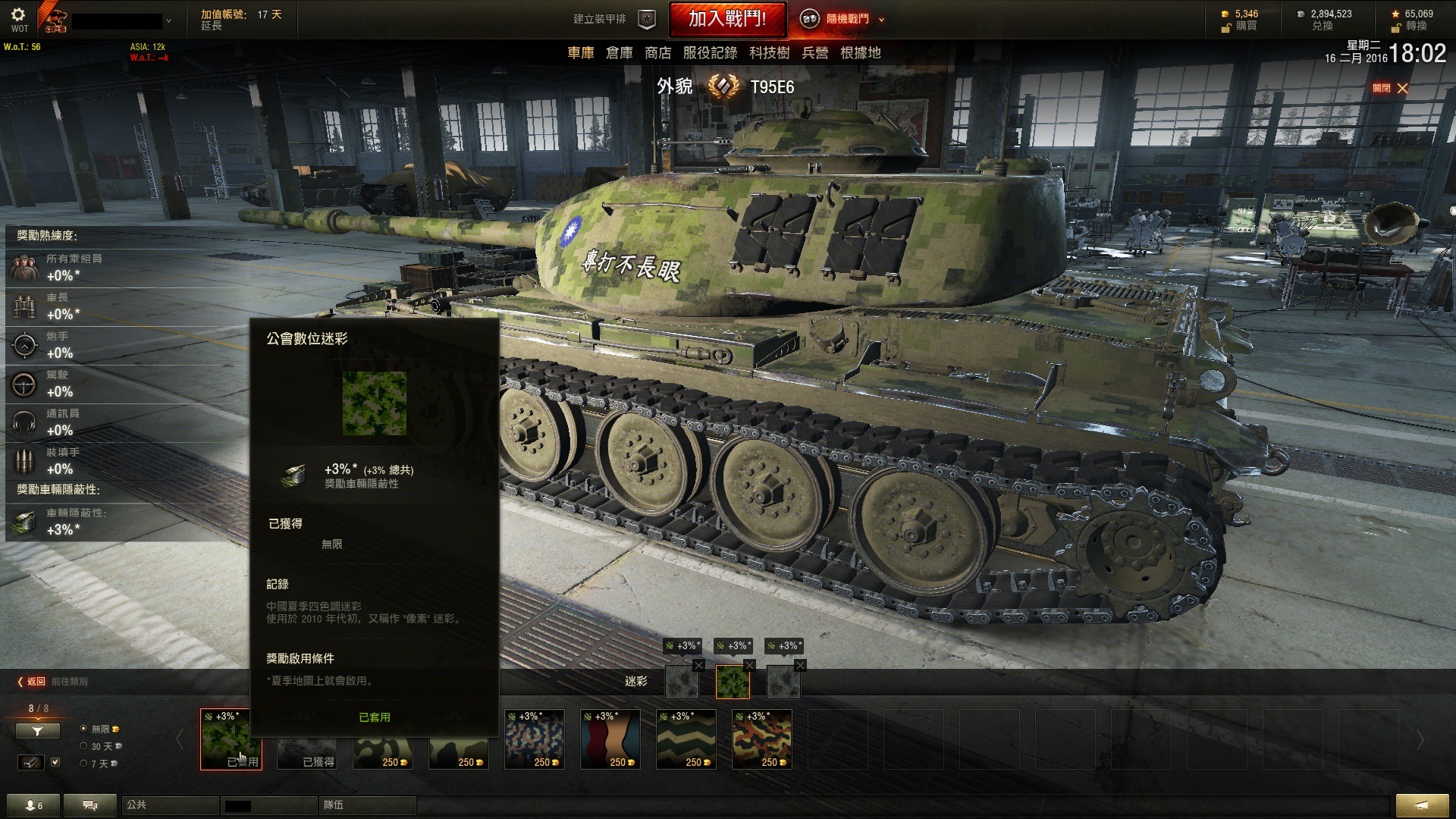Open the camouflage filter funnel button
Screen dimensions: 1456x819
(x=37, y=730)
